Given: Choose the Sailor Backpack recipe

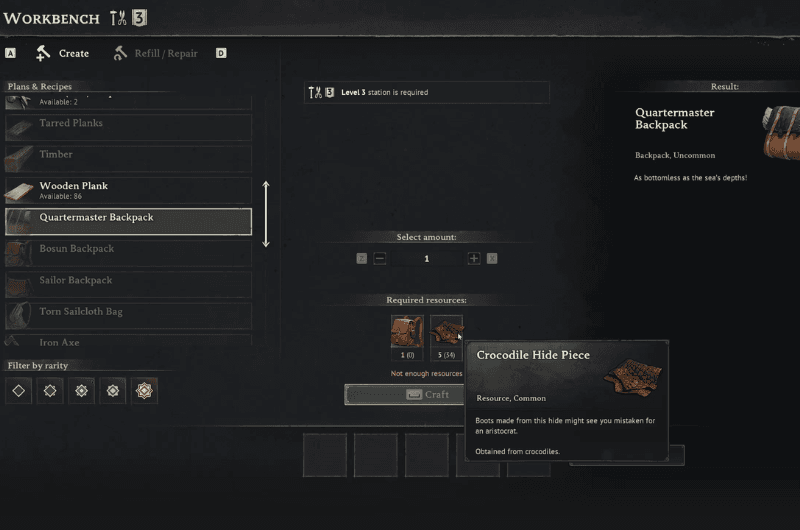Looking at the screenshot, I should pos(128,284).
